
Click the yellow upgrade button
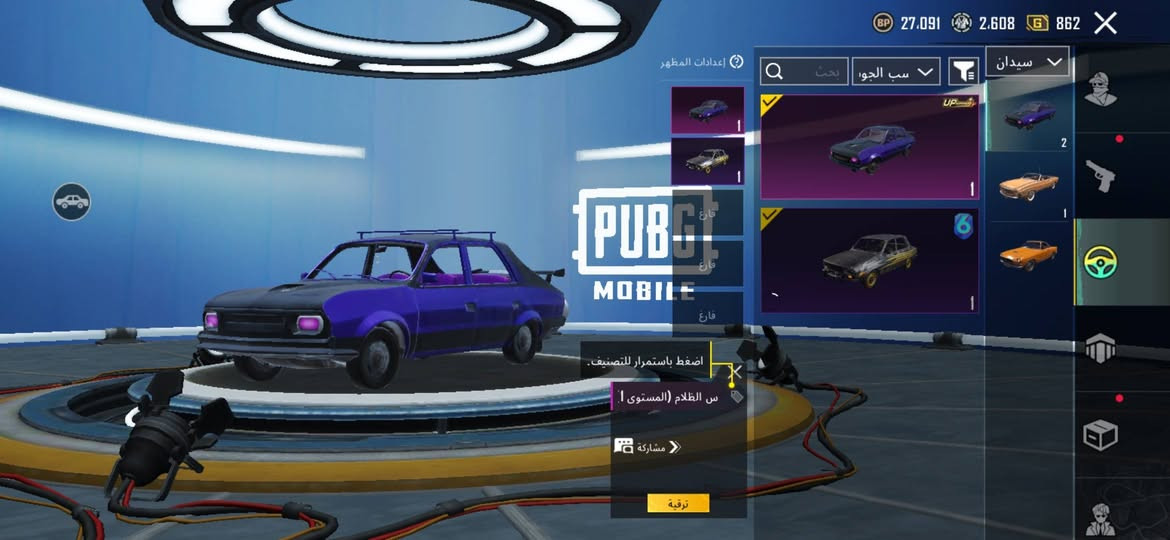pyautogui.click(x=678, y=503)
